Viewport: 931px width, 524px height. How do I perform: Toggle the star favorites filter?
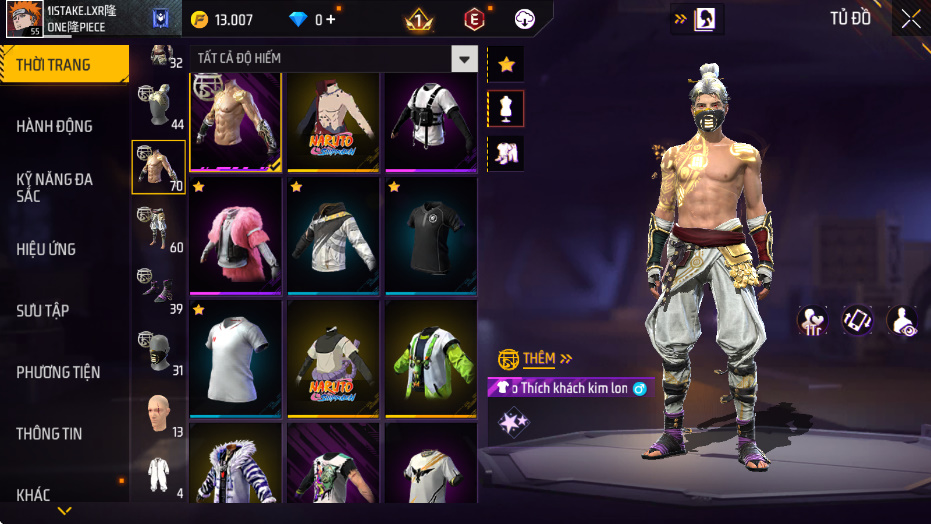click(x=506, y=65)
